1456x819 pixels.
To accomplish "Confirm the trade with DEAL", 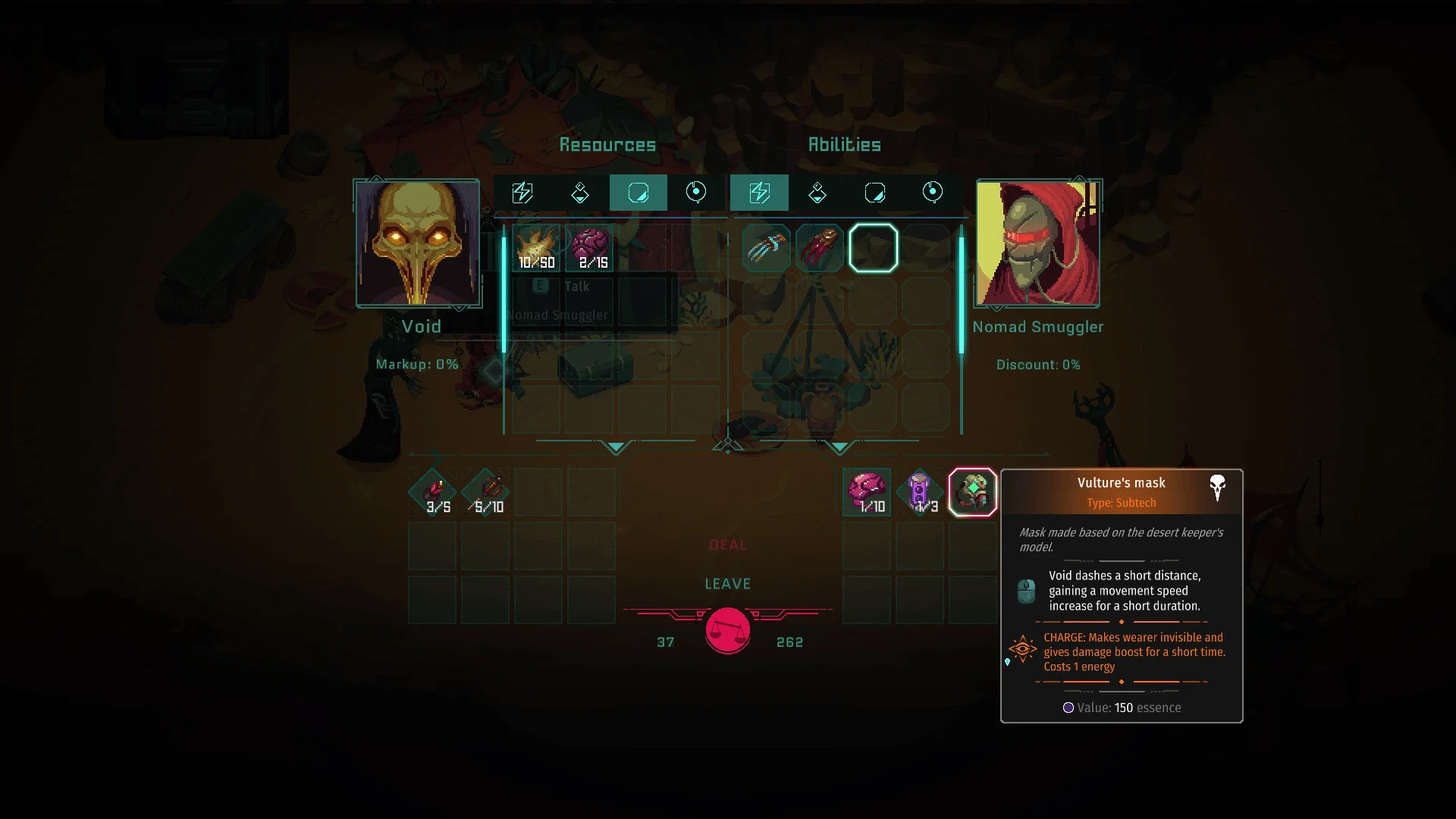I will 727,545.
